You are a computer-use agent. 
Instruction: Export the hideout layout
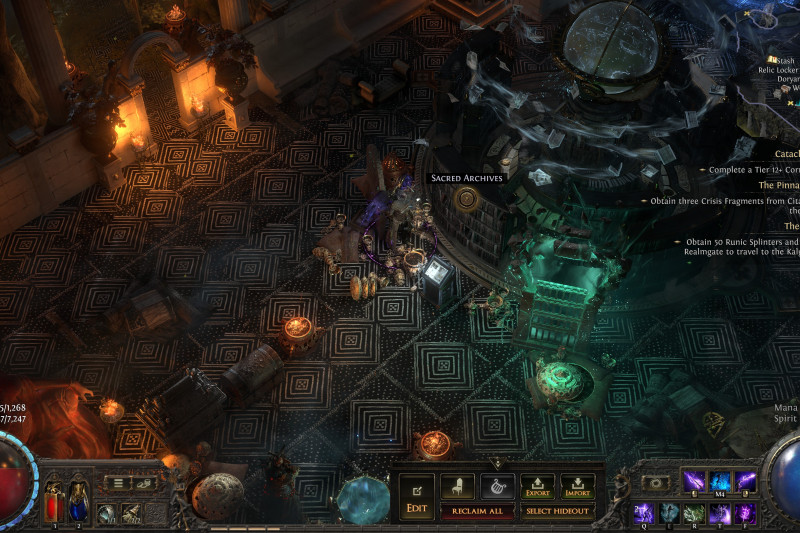pyautogui.click(x=537, y=487)
